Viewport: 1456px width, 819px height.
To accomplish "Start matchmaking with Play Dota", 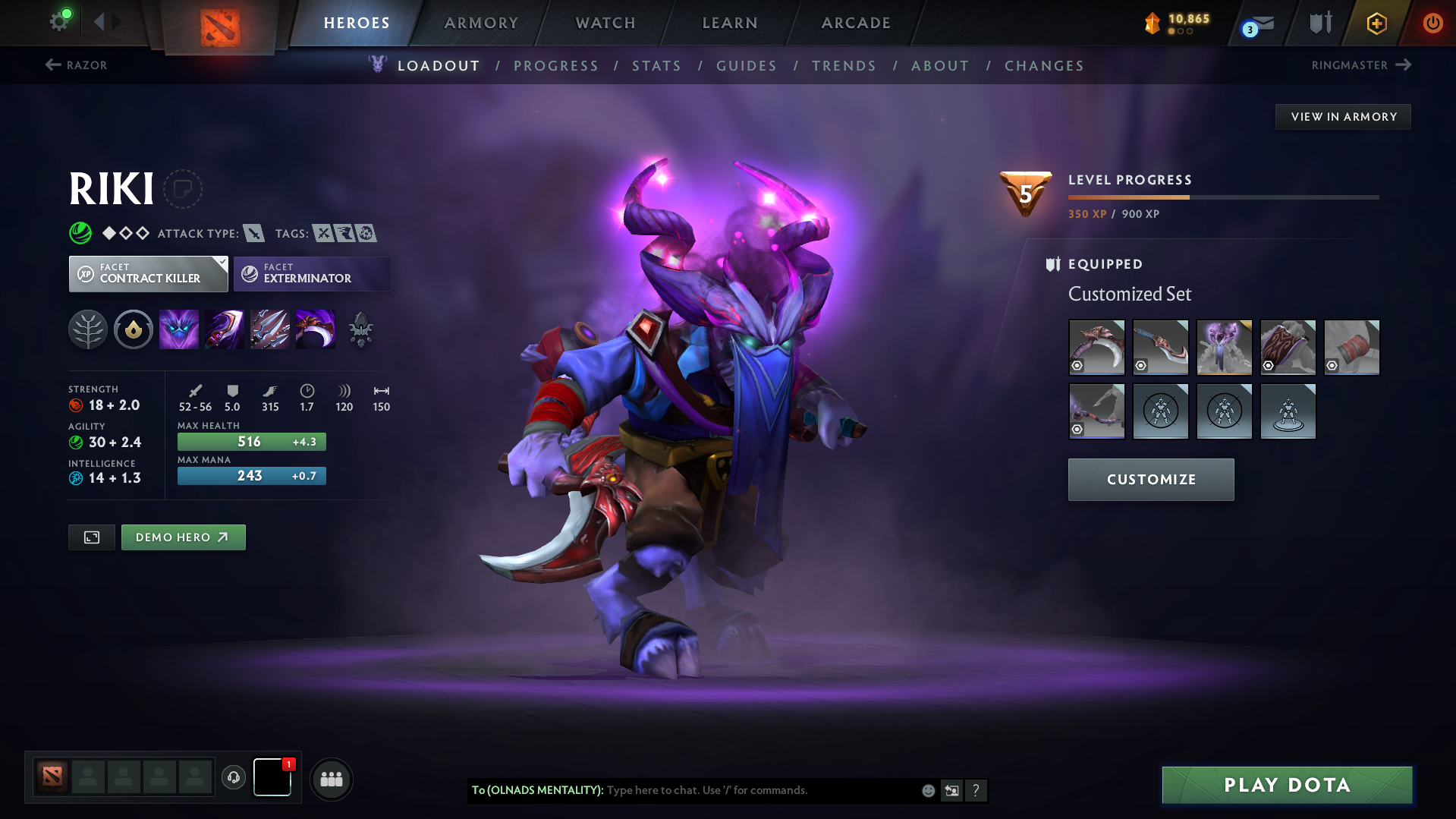I will click(x=1287, y=785).
